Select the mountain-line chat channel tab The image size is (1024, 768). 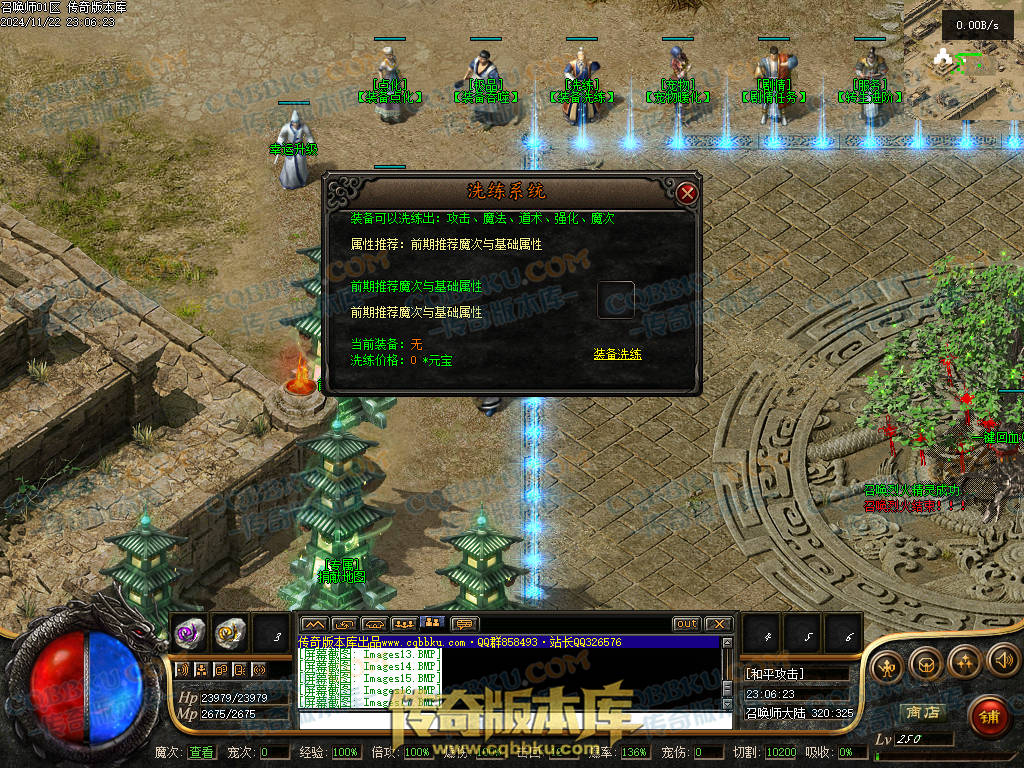coord(314,624)
